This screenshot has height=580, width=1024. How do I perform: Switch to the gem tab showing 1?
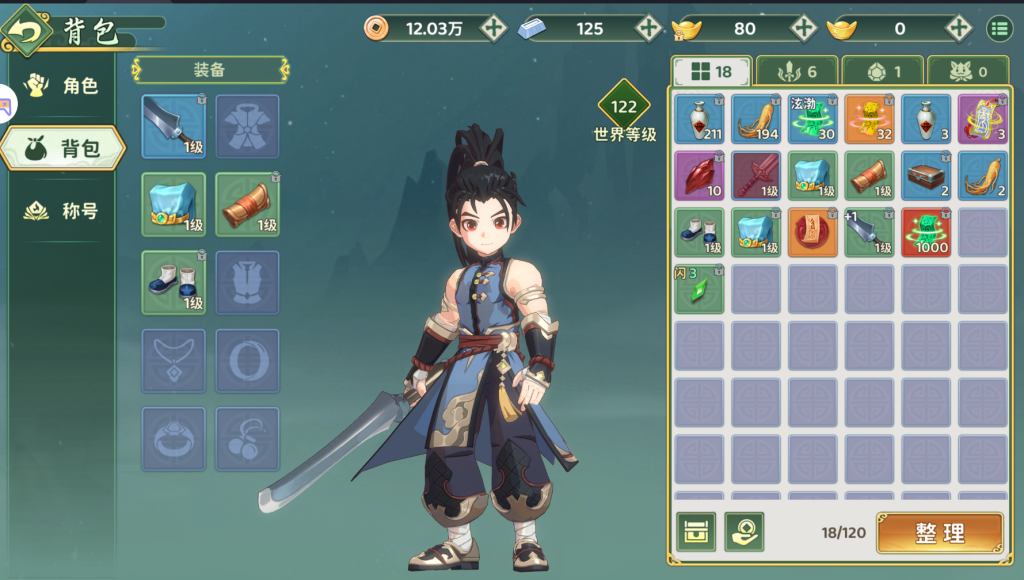(882, 71)
